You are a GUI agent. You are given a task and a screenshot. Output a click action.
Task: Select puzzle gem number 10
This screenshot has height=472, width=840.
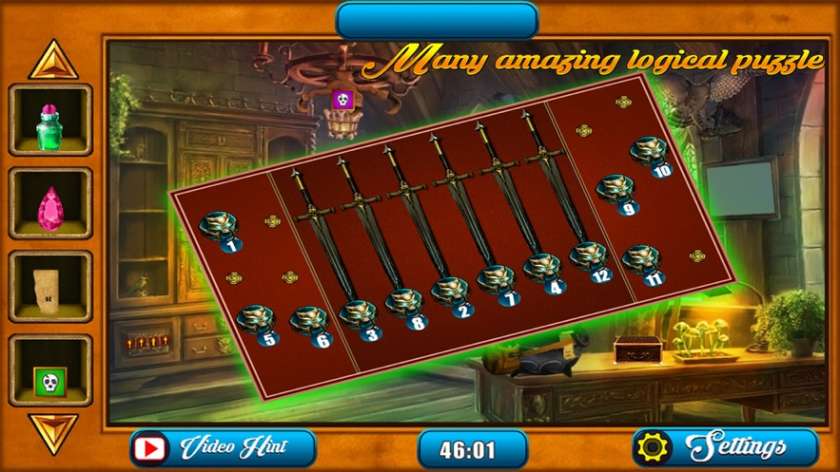tap(650, 153)
